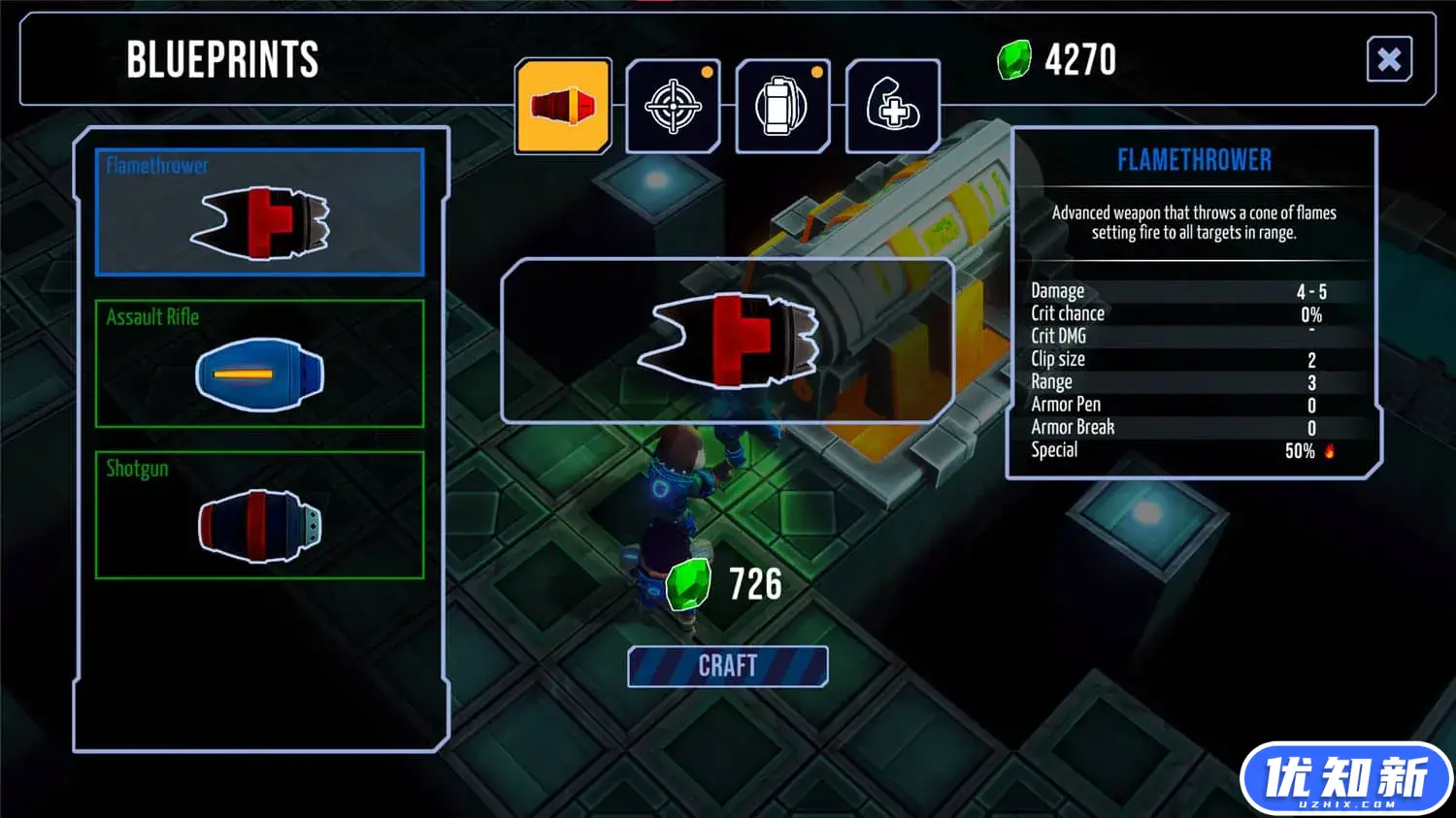
Task: Open the crosshair targeting tab
Action: point(673,106)
